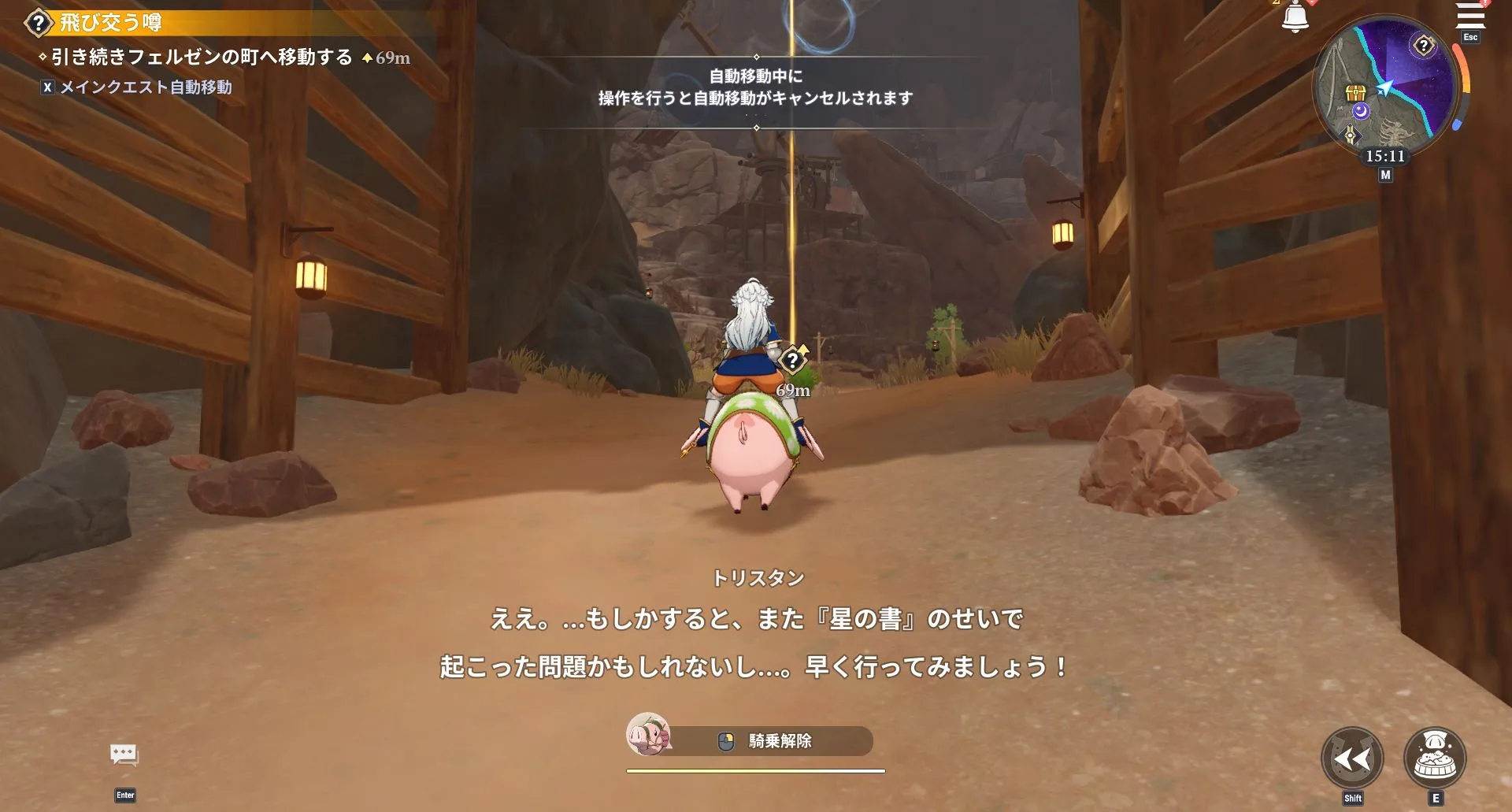Click the treasure chest icon on the minimap

[x=1356, y=92]
